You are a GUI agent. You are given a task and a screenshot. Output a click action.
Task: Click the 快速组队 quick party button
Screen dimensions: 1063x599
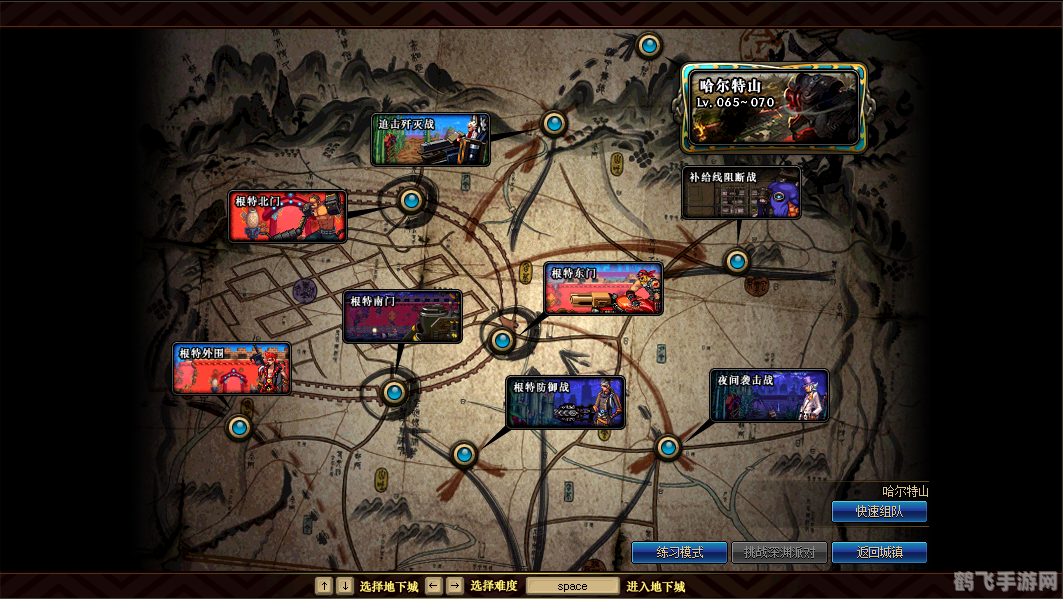point(879,511)
